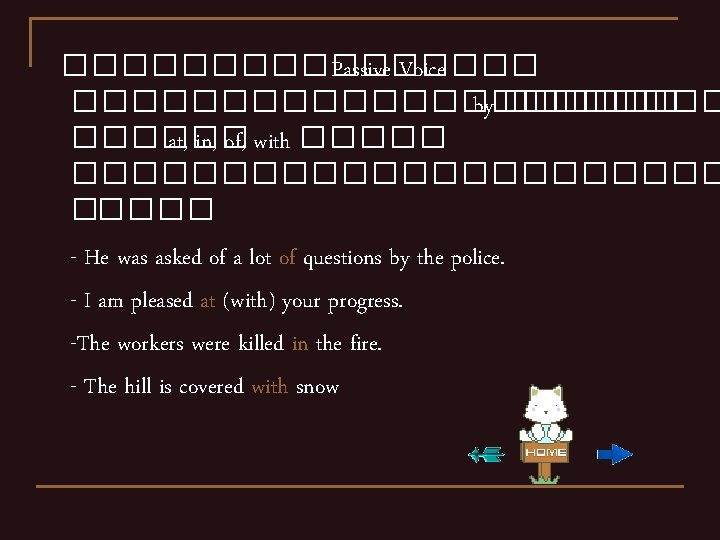
Task: Go back with the left arrow
Action: (x=487, y=455)
